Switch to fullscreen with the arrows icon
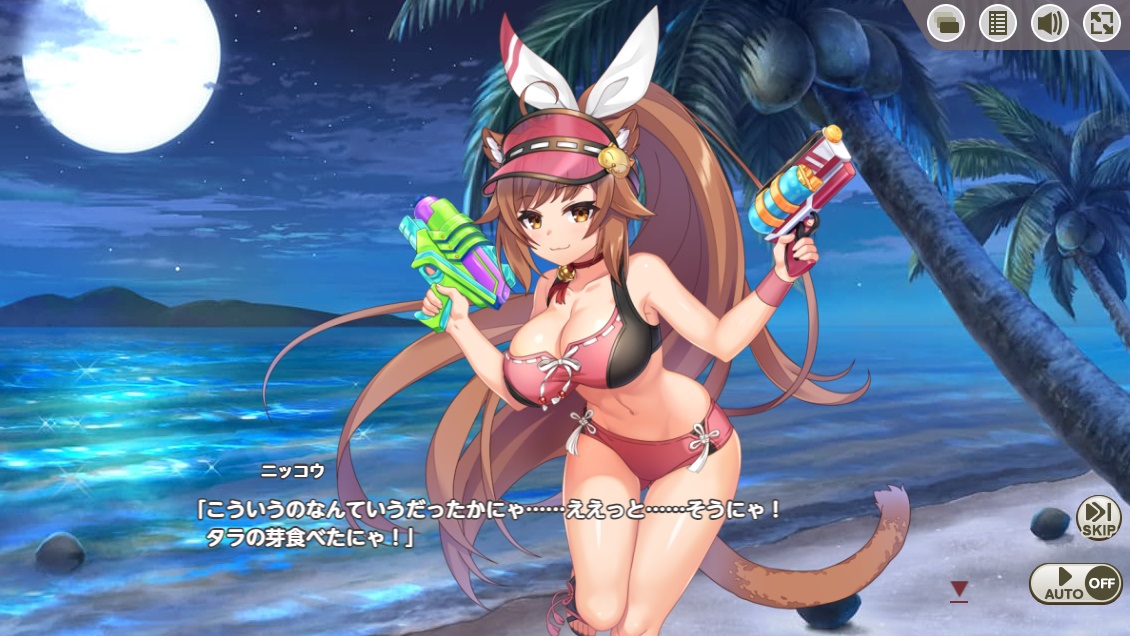This screenshot has height=636, width=1130. pyautogui.click(x=1101, y=23)
